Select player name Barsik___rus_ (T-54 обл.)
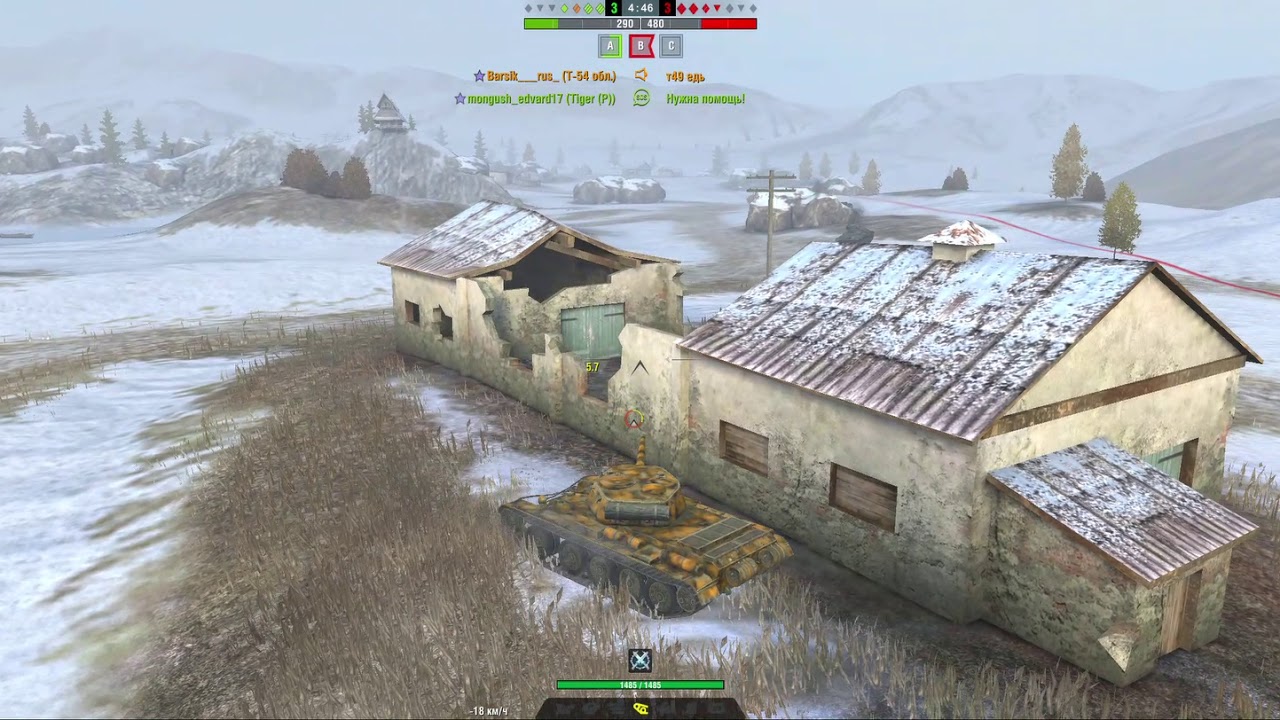Viewport: 1280px width, 720px height. [x=550, y=76]
